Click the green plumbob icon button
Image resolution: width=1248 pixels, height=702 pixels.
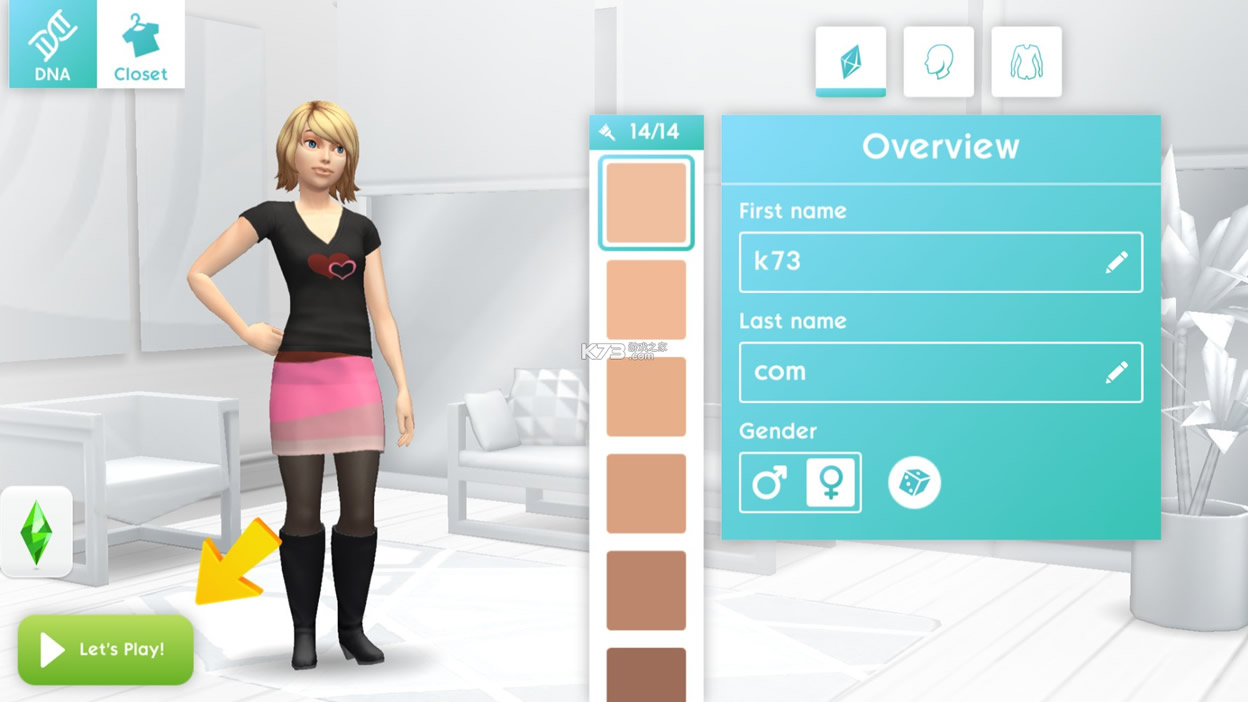click(37, 532)
